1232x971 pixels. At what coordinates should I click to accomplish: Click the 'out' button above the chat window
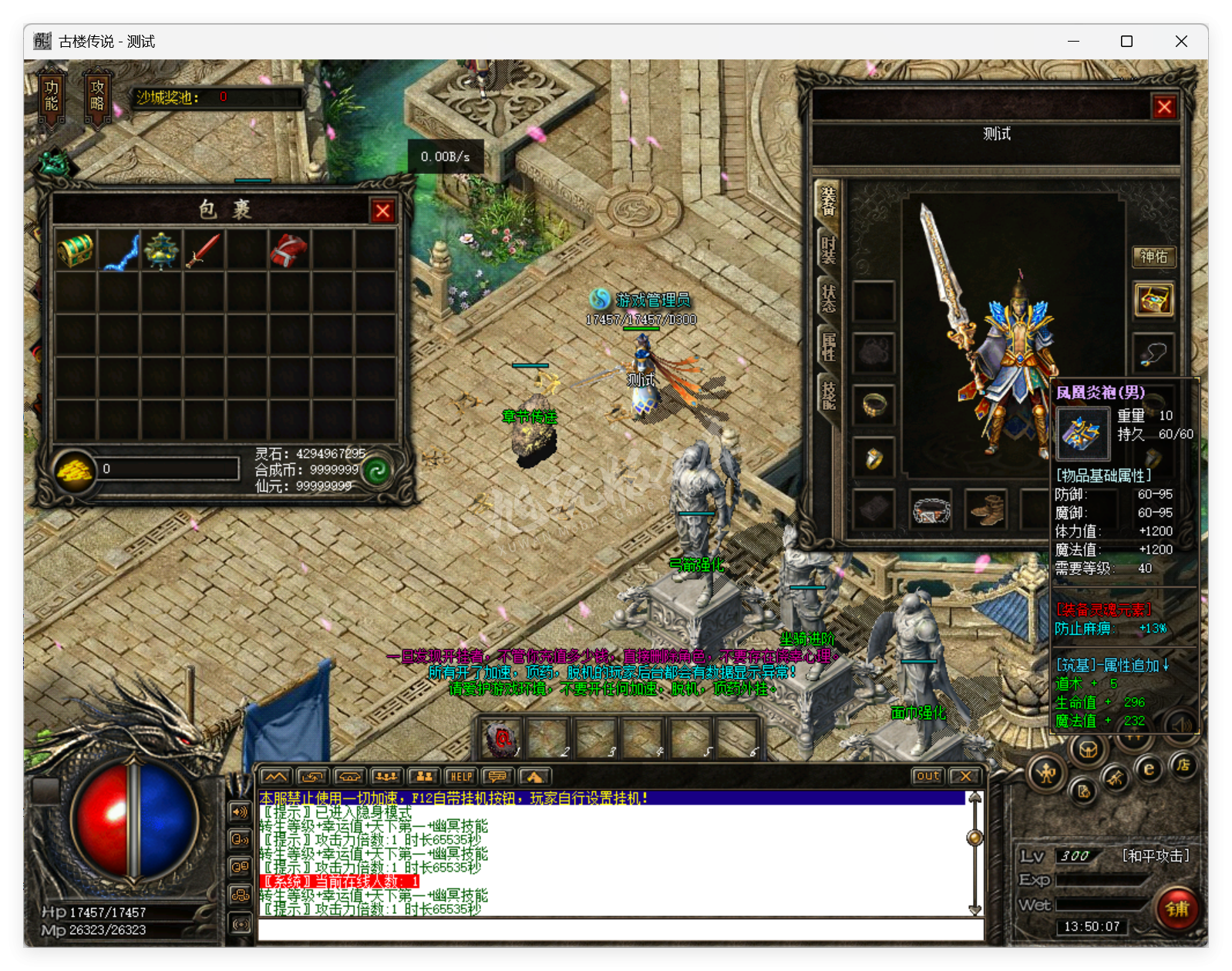tap(927, 777)
